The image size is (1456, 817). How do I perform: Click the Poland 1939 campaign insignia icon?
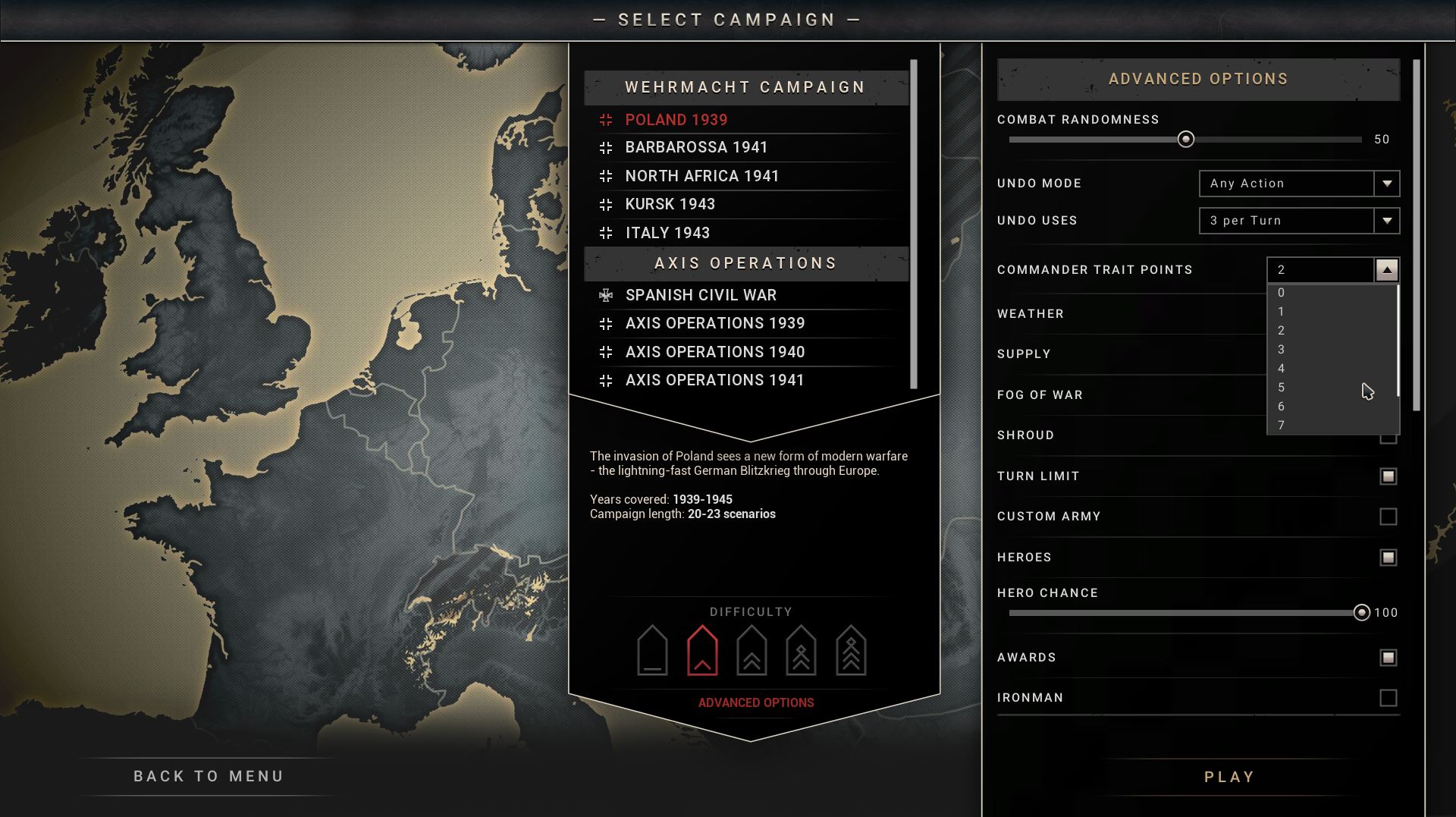pos(606,119)
